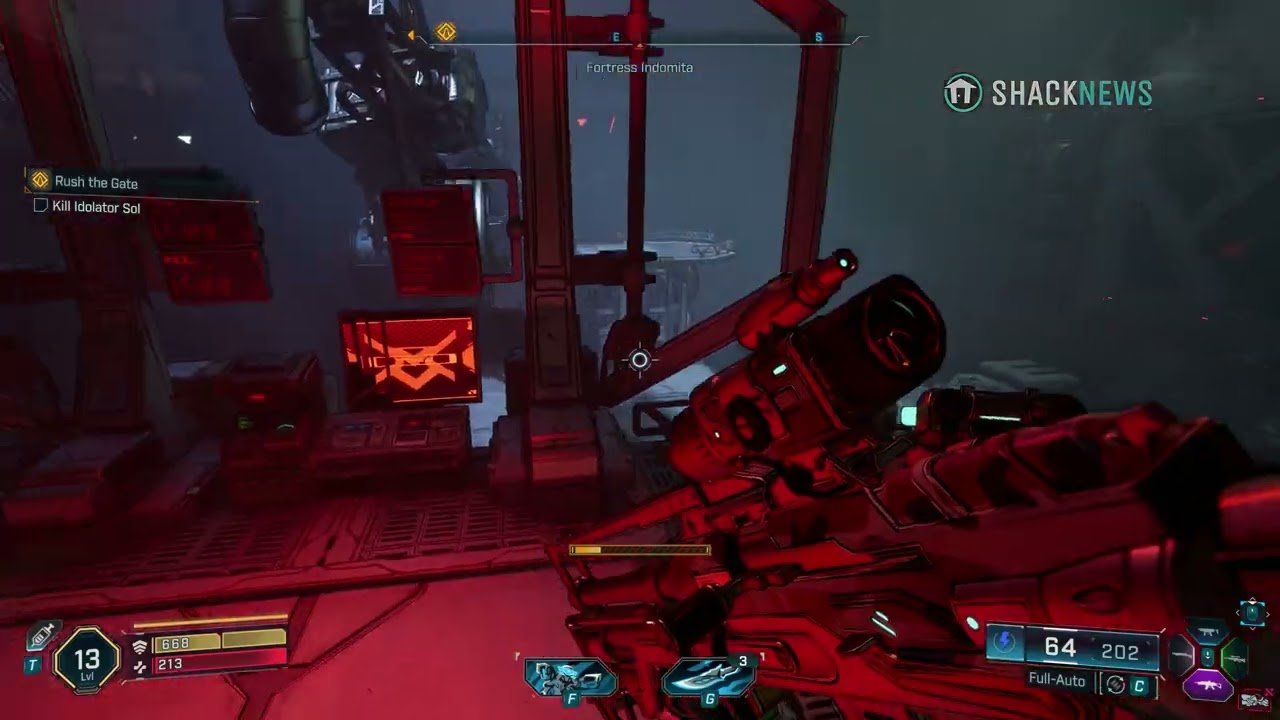Click the yellow quest marker on the compass
Image resolution: width=1280 pixels, height=720 pixels.
pyautogui.click(x=446, y=33)
